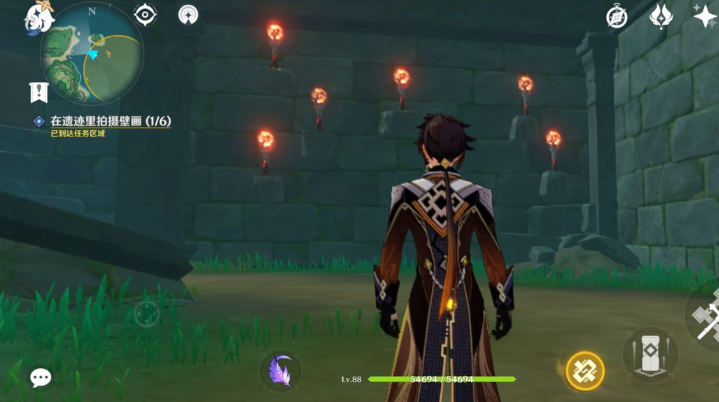Select the tracked mural photo quest (1/6)
719x402 pixels.
click(110, 121)
